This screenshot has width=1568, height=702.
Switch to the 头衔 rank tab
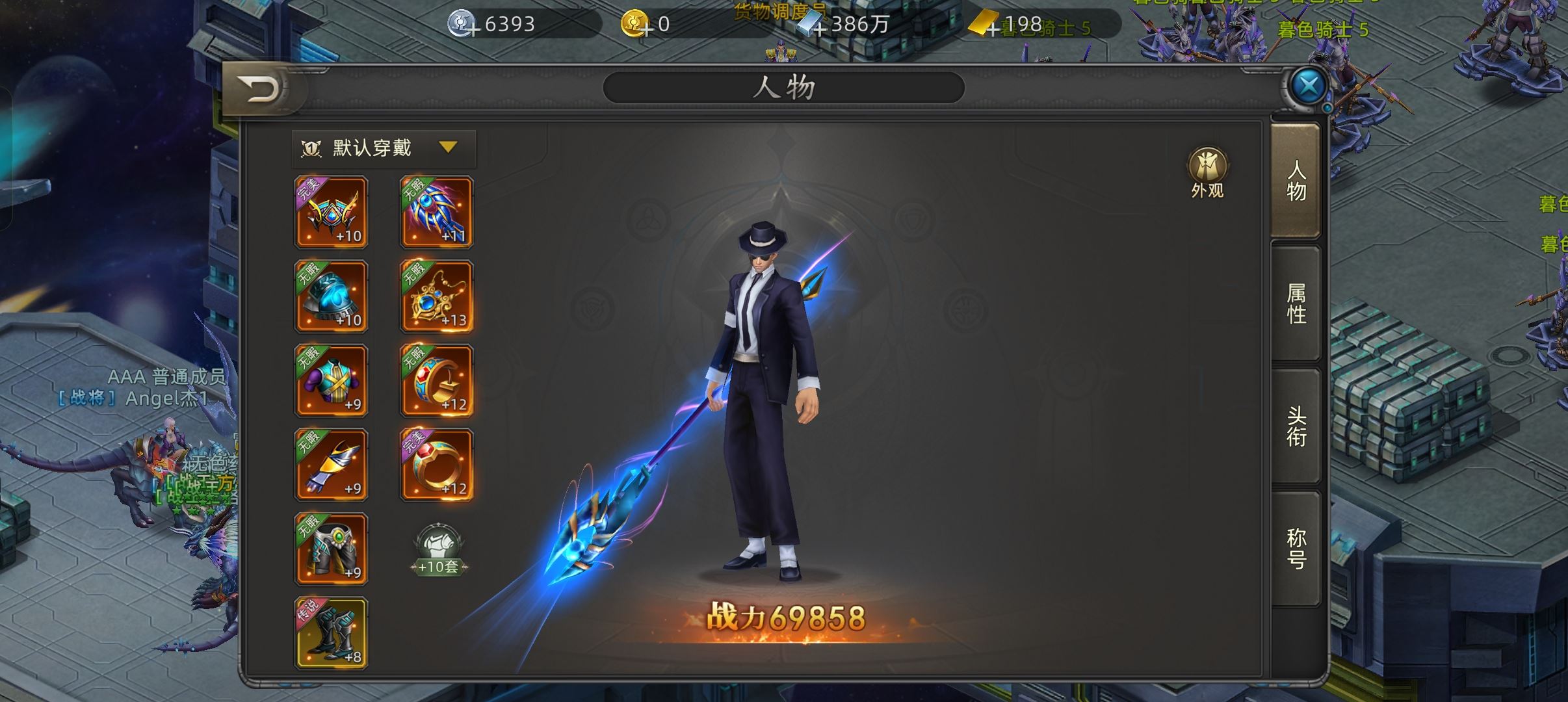1296,426
